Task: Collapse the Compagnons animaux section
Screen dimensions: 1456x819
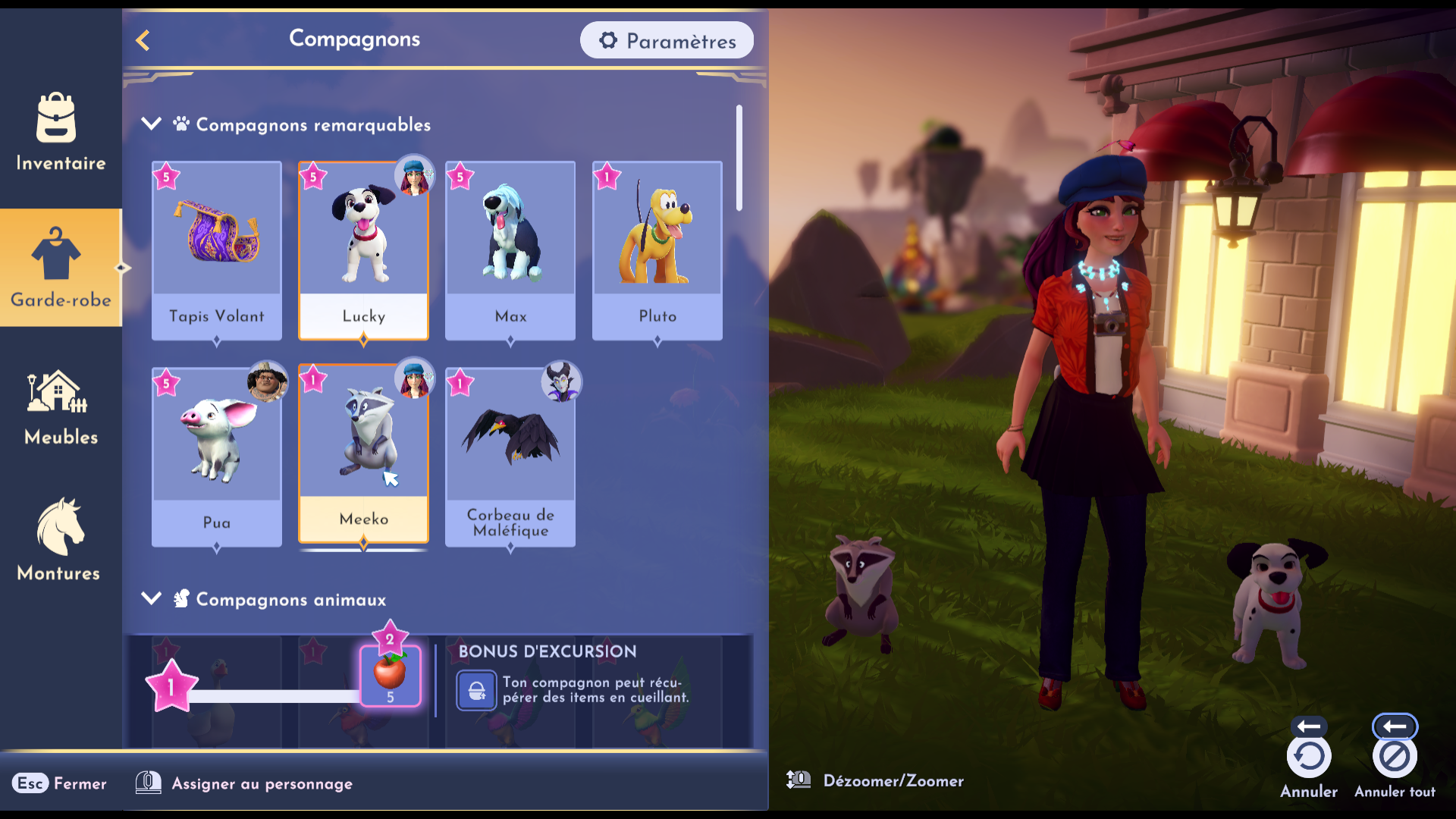Action: 152,599
